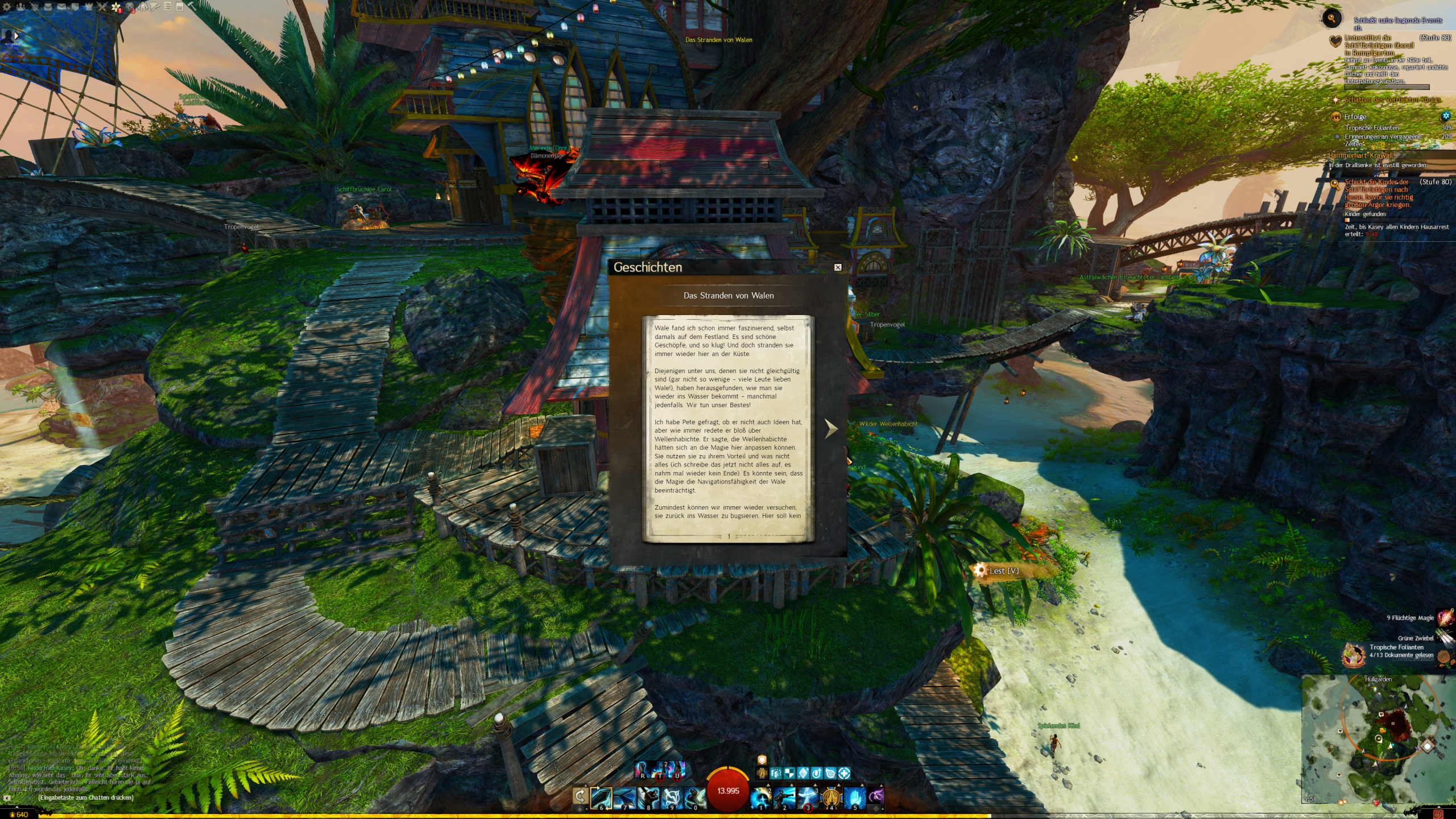Use the punching figure skill in slot 8
Viewport: 1456px width, 819px height.
pyautogui.click(x=648, y=798)
